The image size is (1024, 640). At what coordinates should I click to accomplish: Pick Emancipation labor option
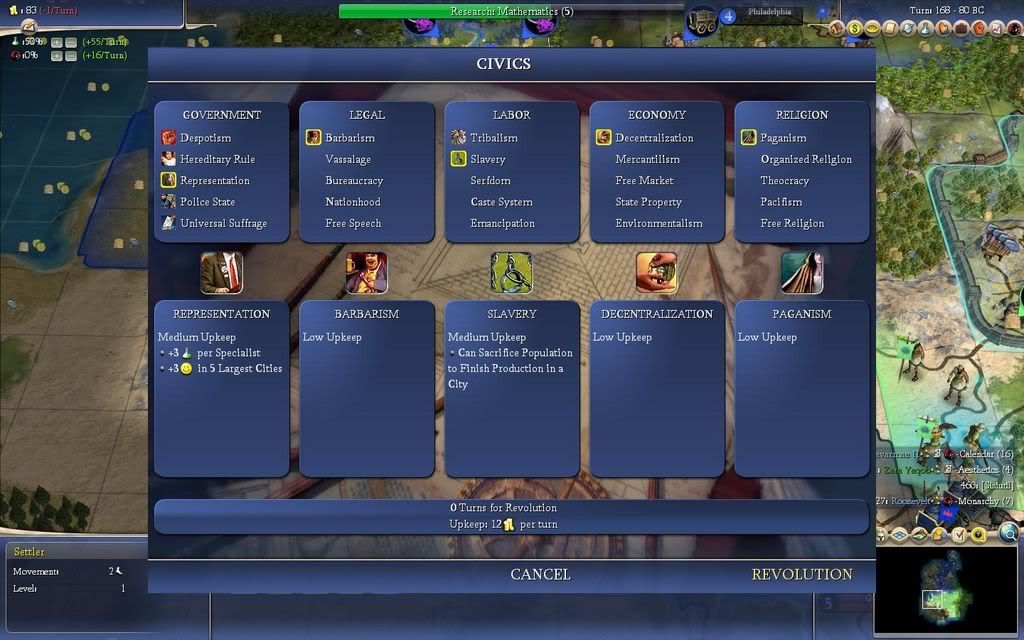pyautogui.click(x=502, y=223)
